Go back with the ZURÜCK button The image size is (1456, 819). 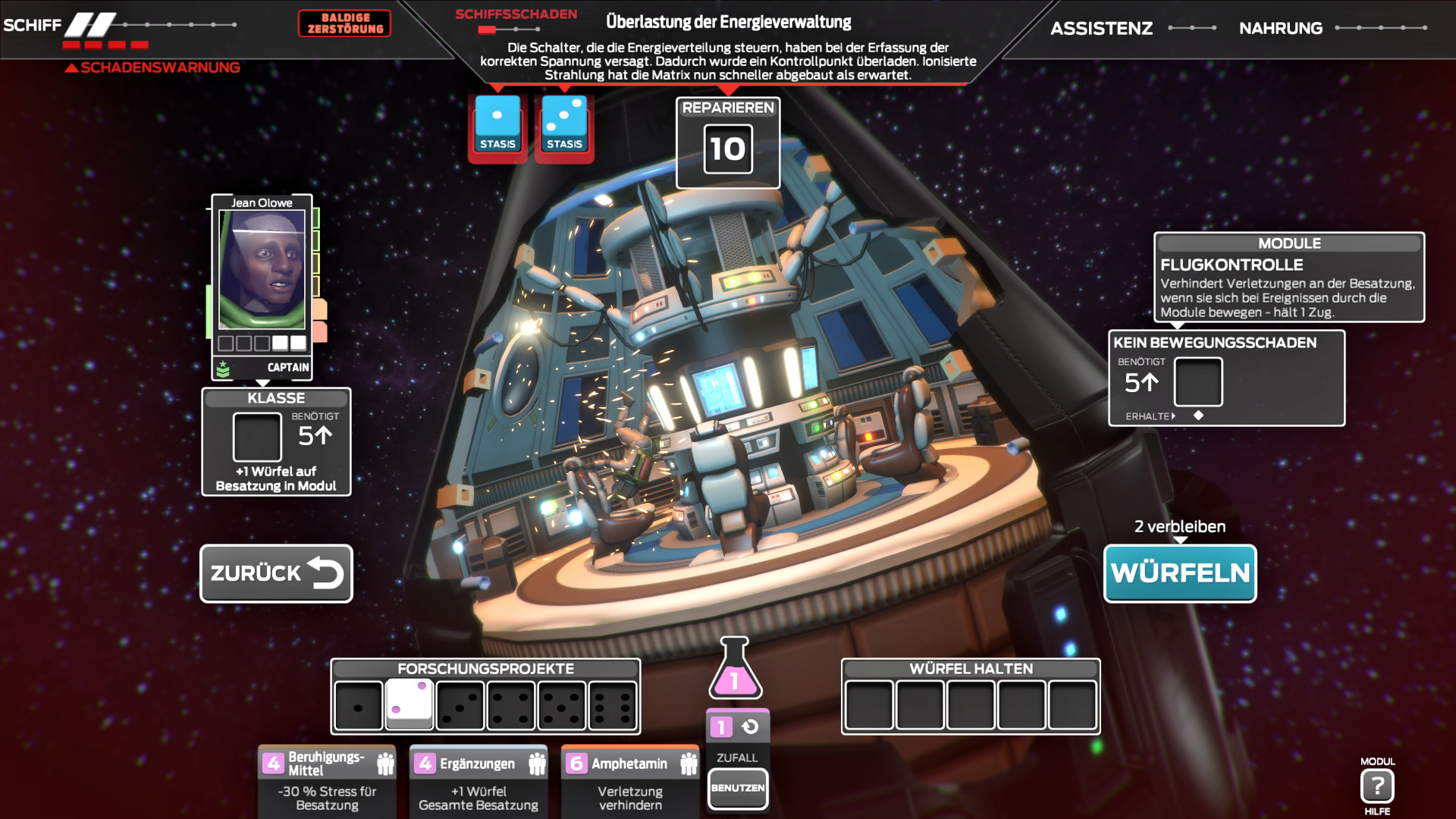pos(276,573)
